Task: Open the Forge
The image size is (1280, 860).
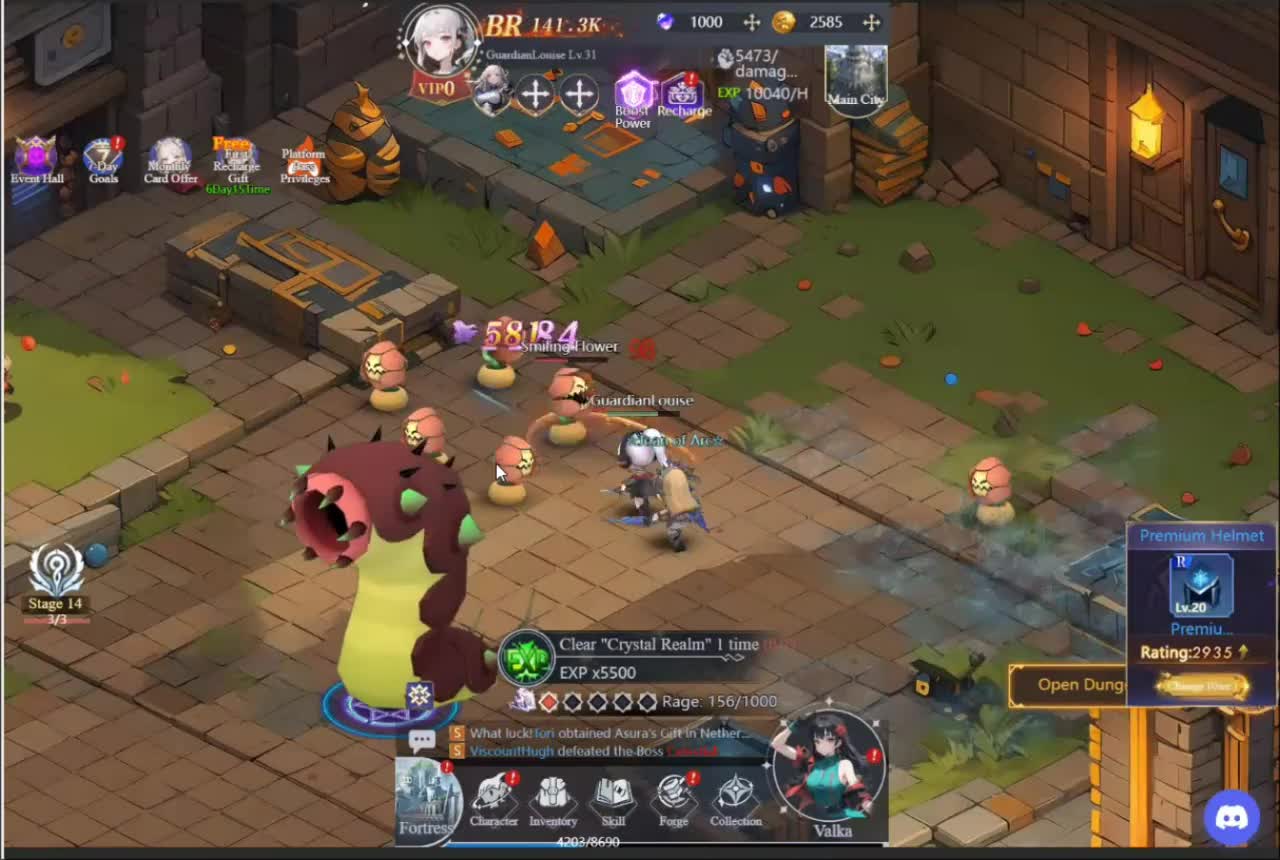Action: [674, 798]
